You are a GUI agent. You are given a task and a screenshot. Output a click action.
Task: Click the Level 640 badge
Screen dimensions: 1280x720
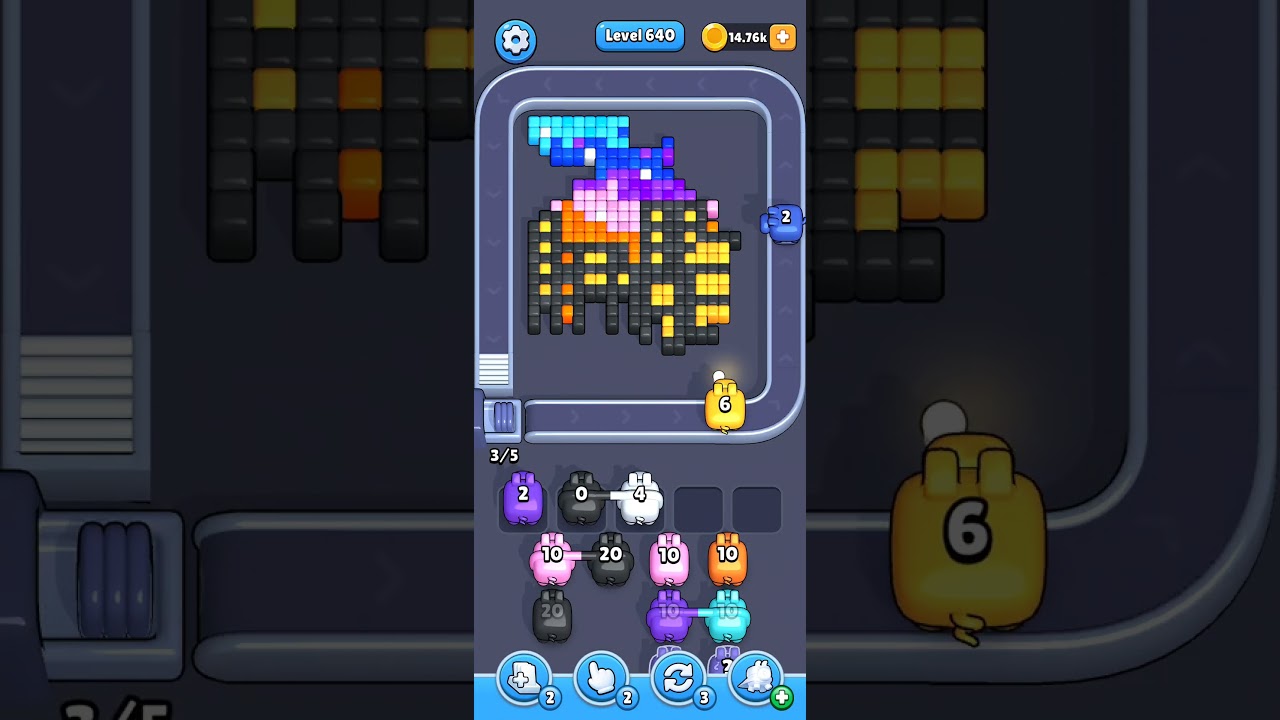tap(639, 35)
